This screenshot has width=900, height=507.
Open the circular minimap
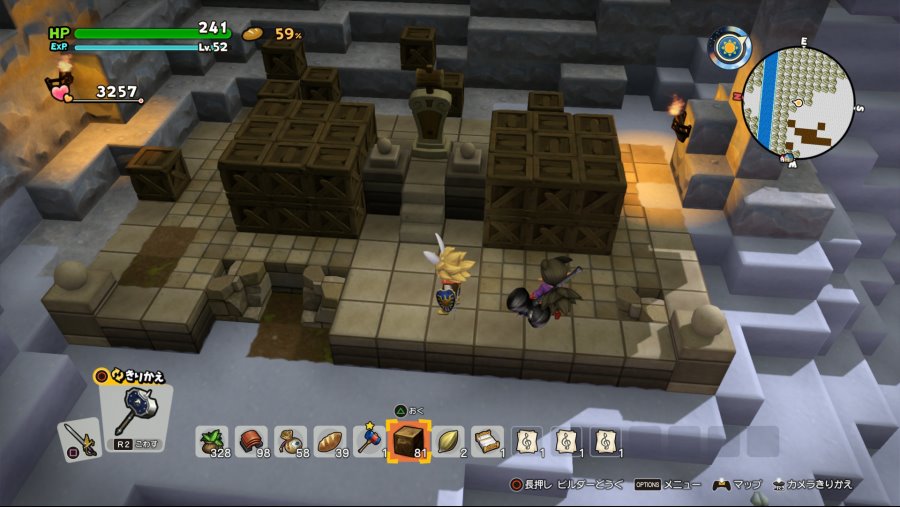[799, 103]
